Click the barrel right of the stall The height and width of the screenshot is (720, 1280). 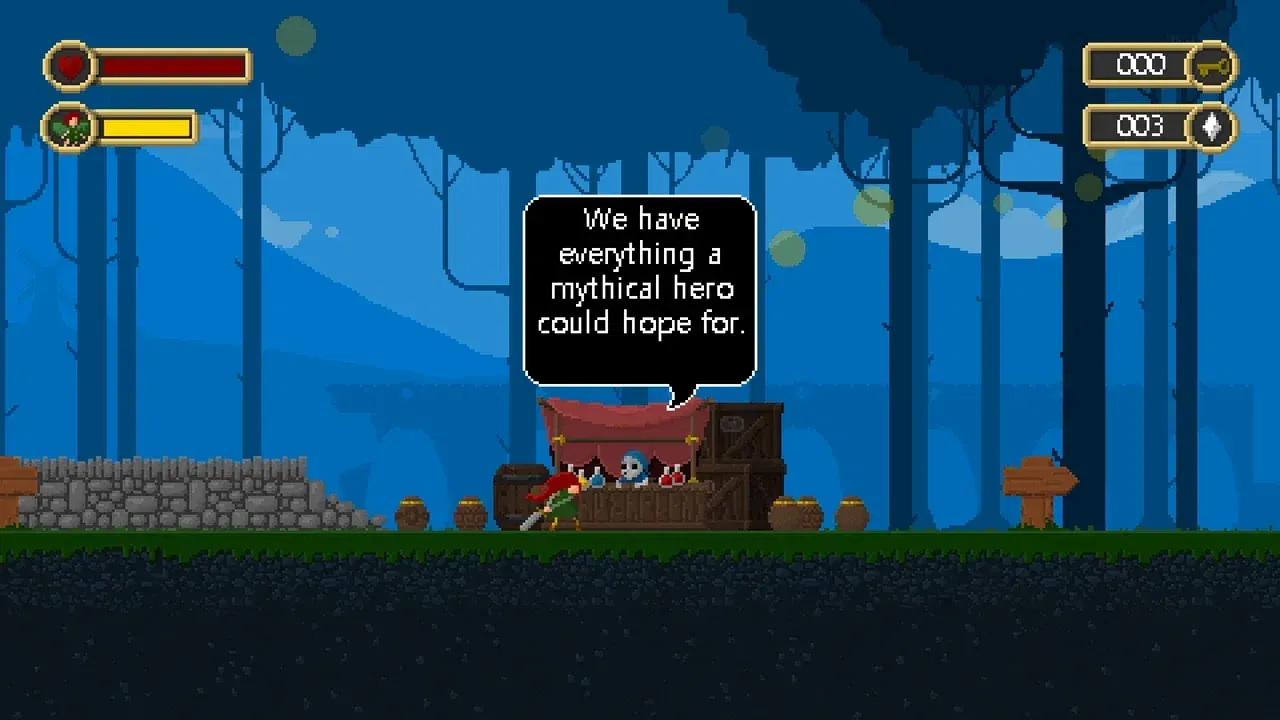[x=795, y=512]
